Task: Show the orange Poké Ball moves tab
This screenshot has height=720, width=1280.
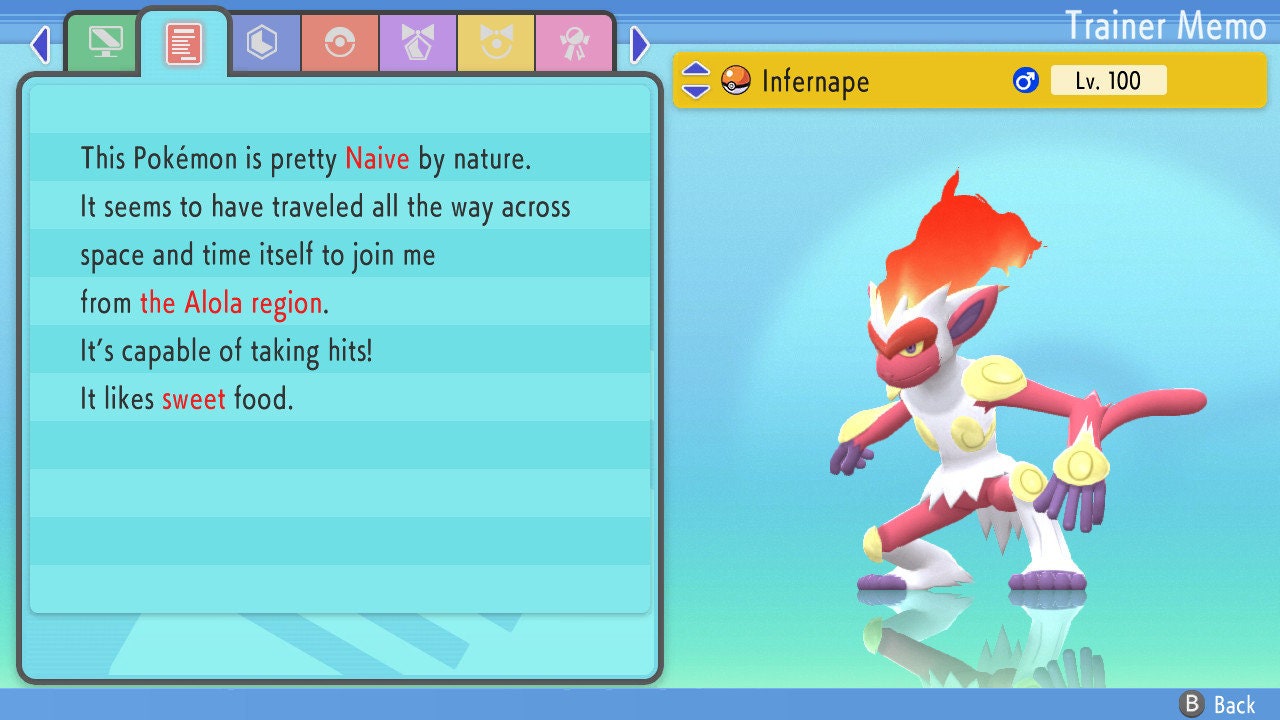Action: pos(340,43)
